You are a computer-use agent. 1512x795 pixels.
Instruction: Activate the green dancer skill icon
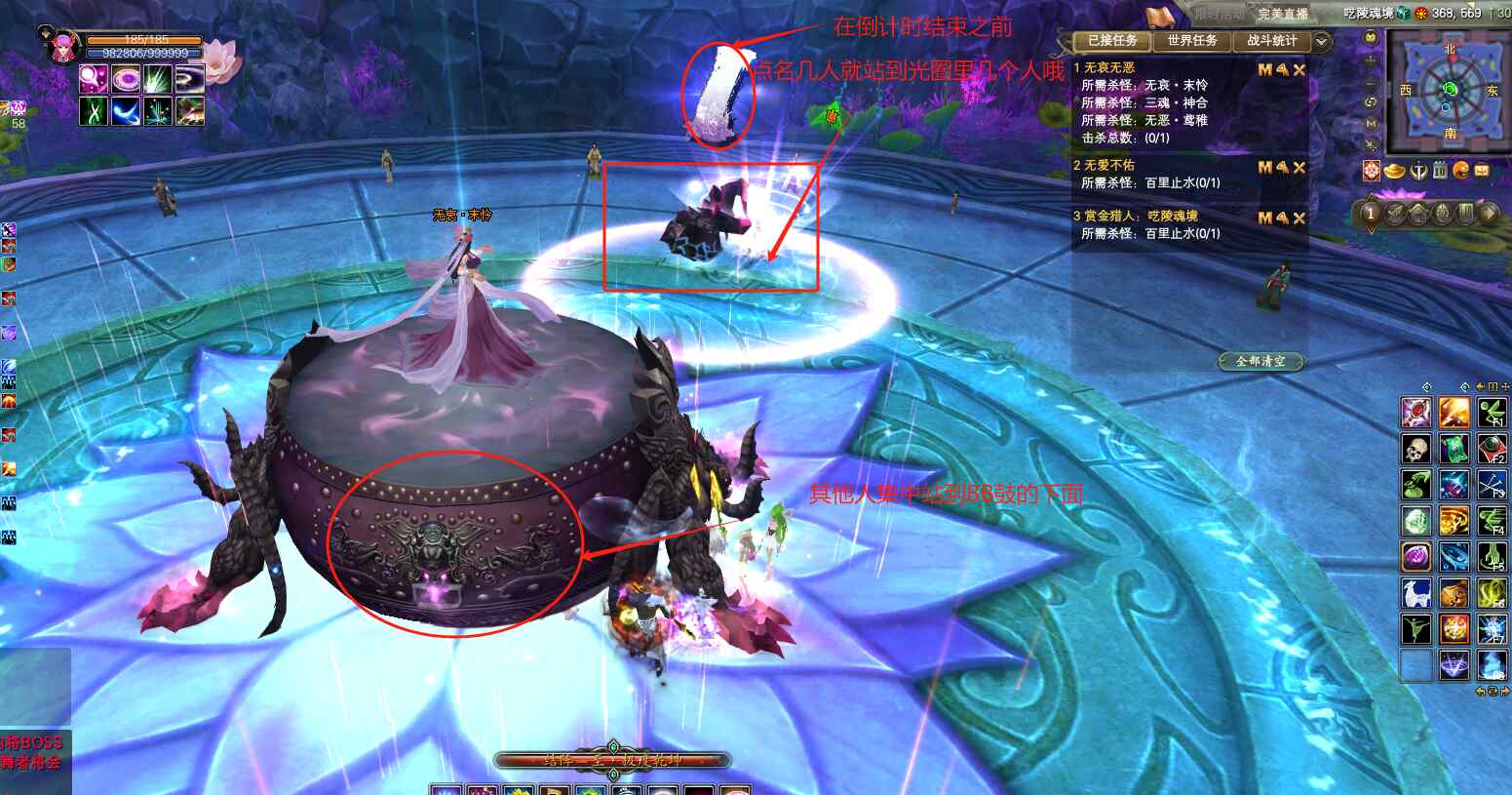click(x=1415, y=628)
